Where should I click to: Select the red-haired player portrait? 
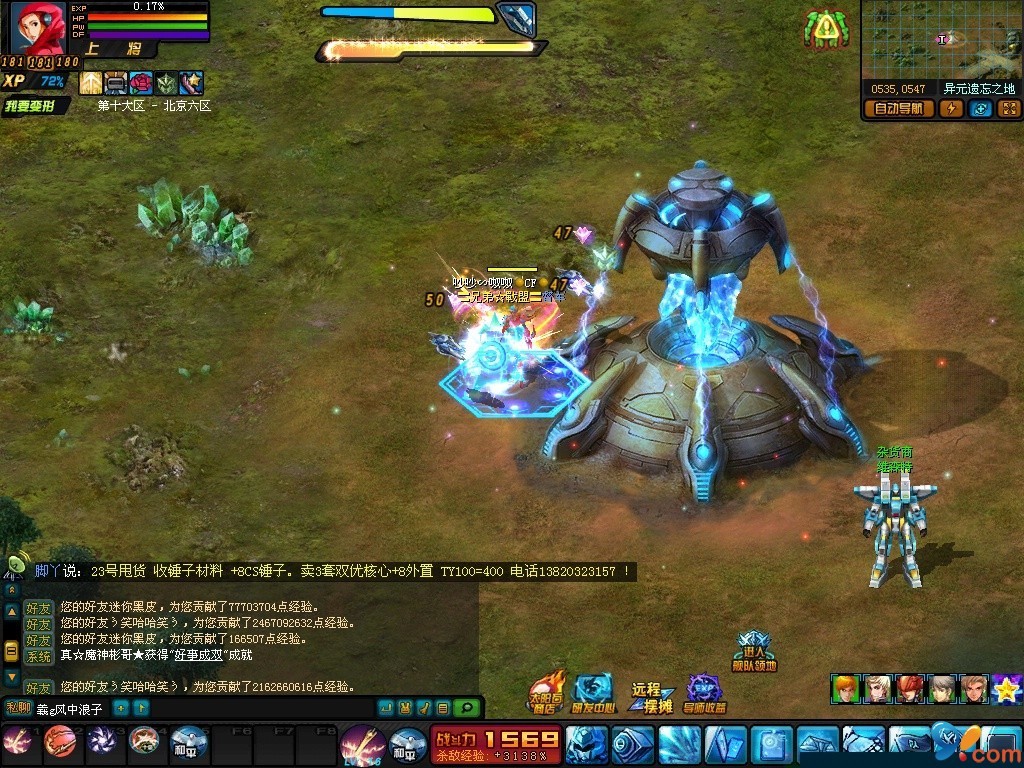point(37,27)
